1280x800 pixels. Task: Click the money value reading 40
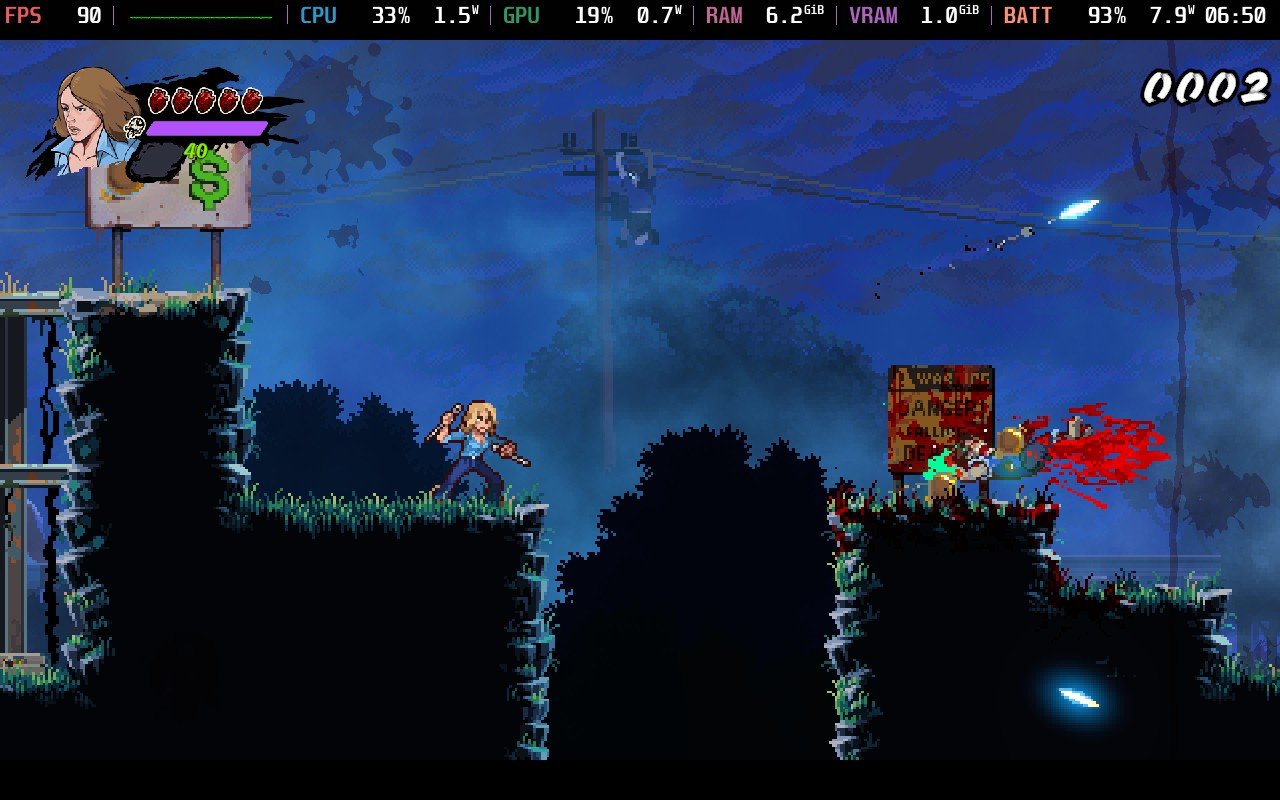click(195, 150)
